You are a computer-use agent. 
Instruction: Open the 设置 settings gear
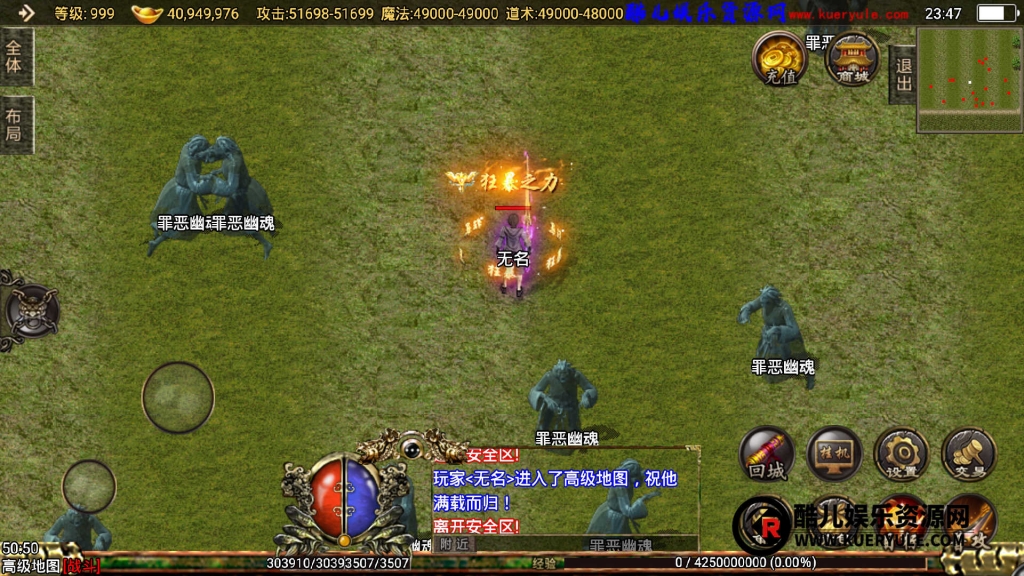tap(901, 457)
